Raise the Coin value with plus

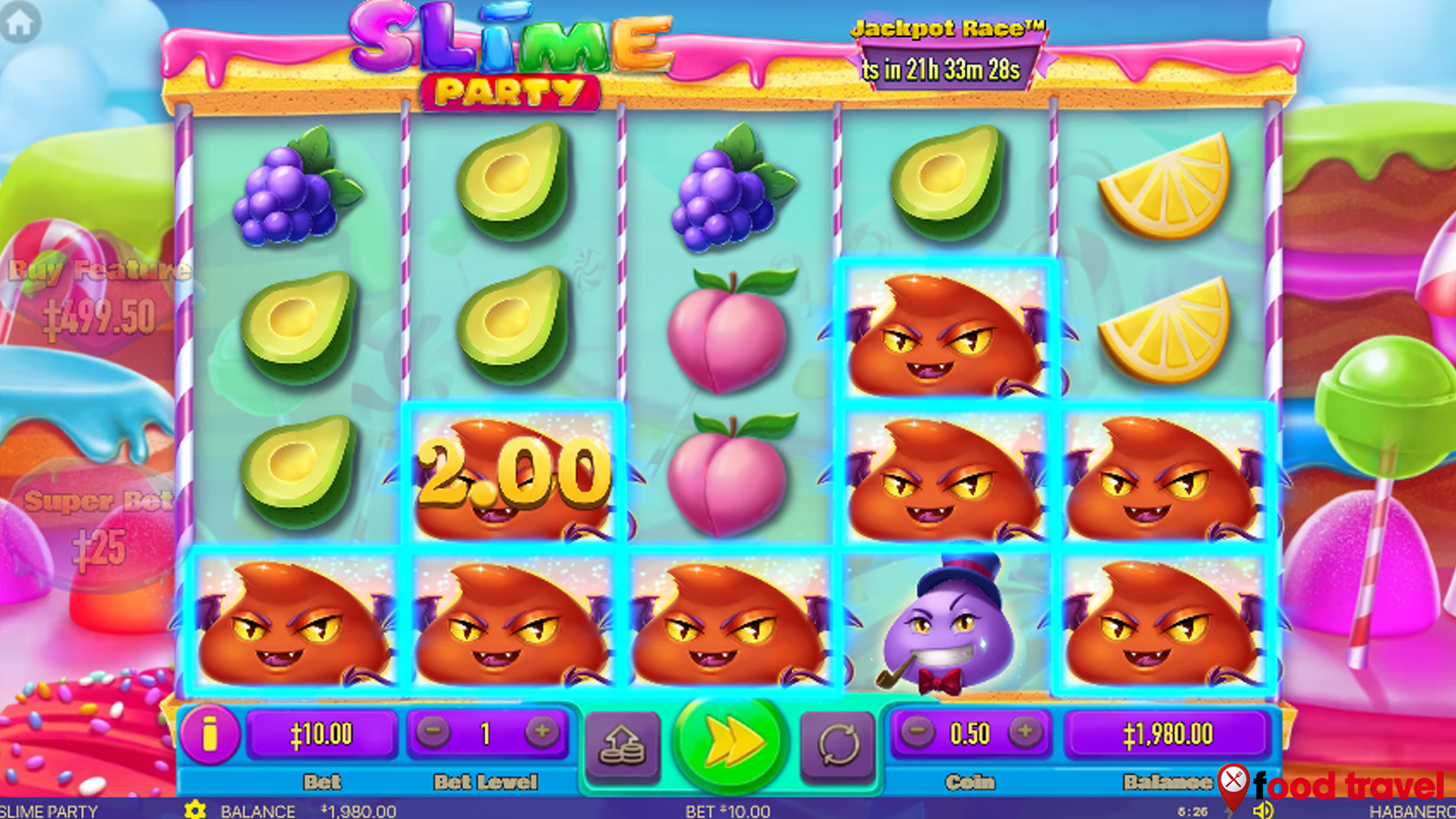point(1025,733)
